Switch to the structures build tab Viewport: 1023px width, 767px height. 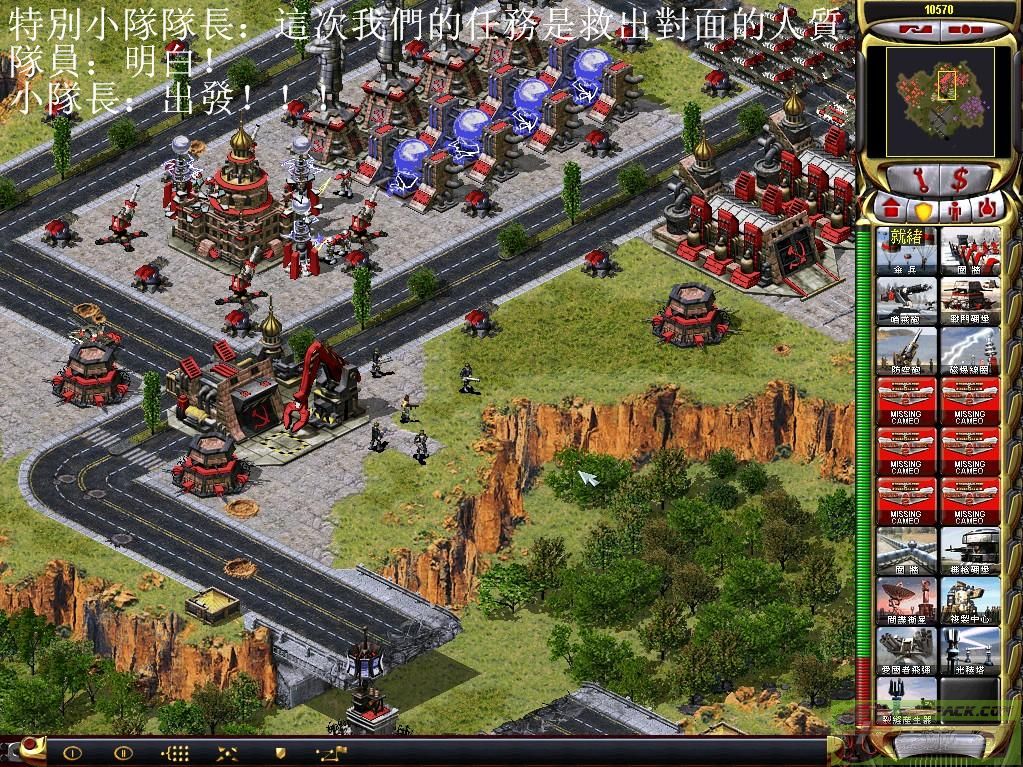click(890, 208)
